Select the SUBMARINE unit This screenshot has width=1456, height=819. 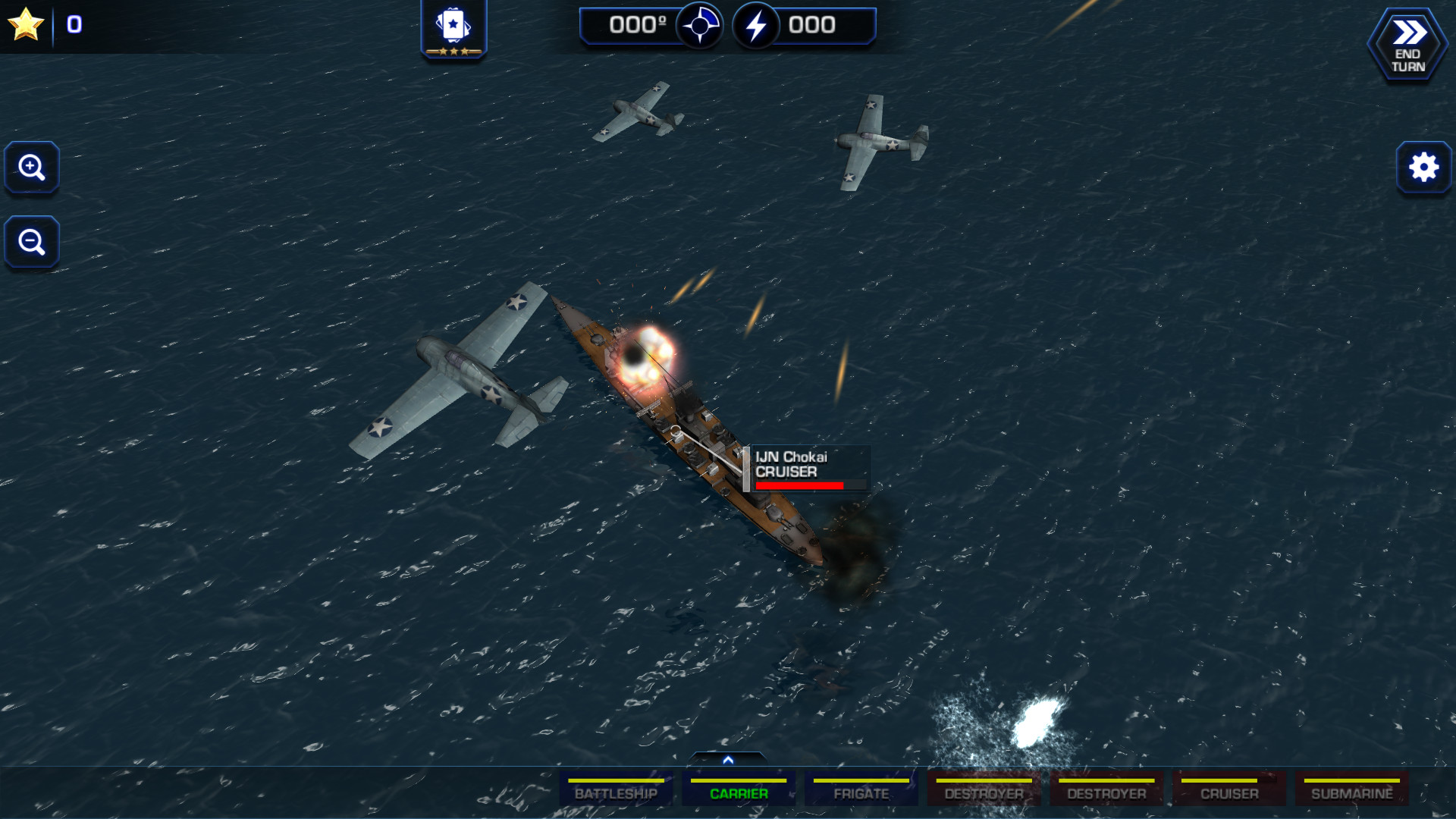1352,793
